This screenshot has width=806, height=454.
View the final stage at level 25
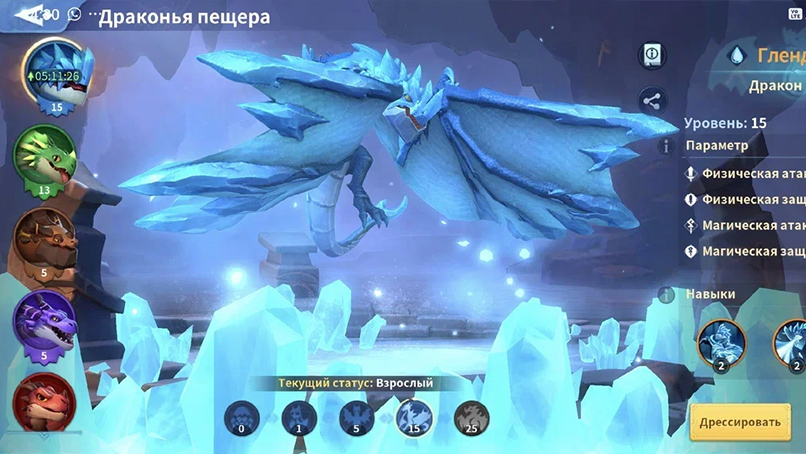tap(471, 418)
